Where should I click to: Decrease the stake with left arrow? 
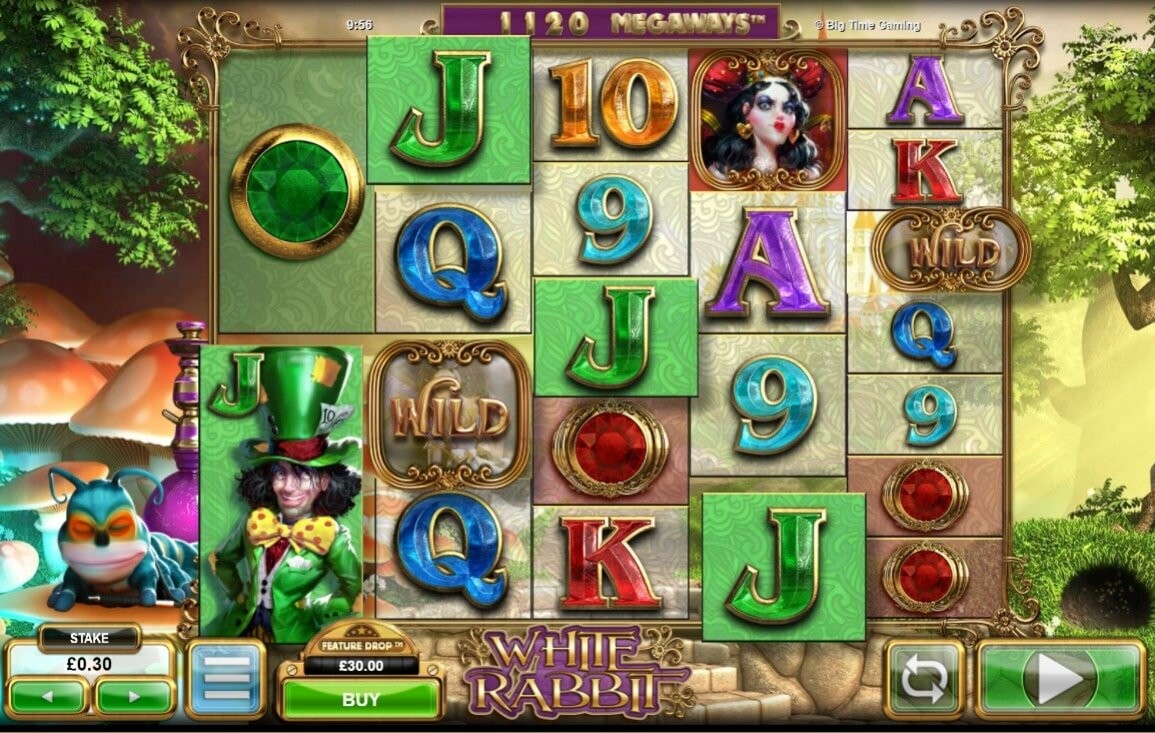click(x=48, y=696)
